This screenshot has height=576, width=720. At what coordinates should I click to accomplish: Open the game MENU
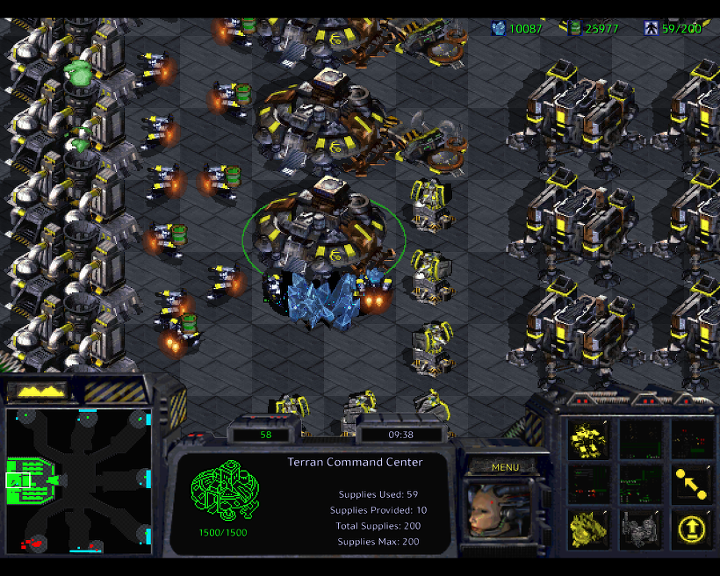click(506, 467)
